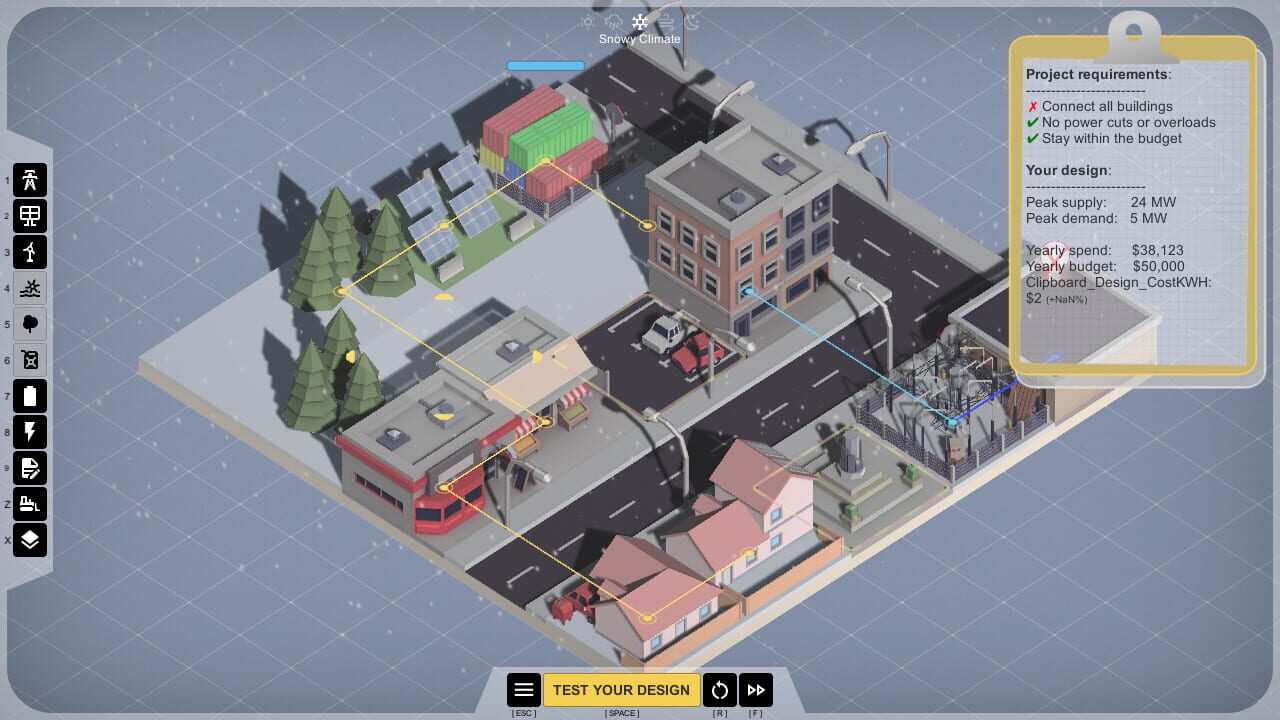1280x720 pixels.
Task: Pick the fuel generator tool
Action: click(x=30, y=360)
